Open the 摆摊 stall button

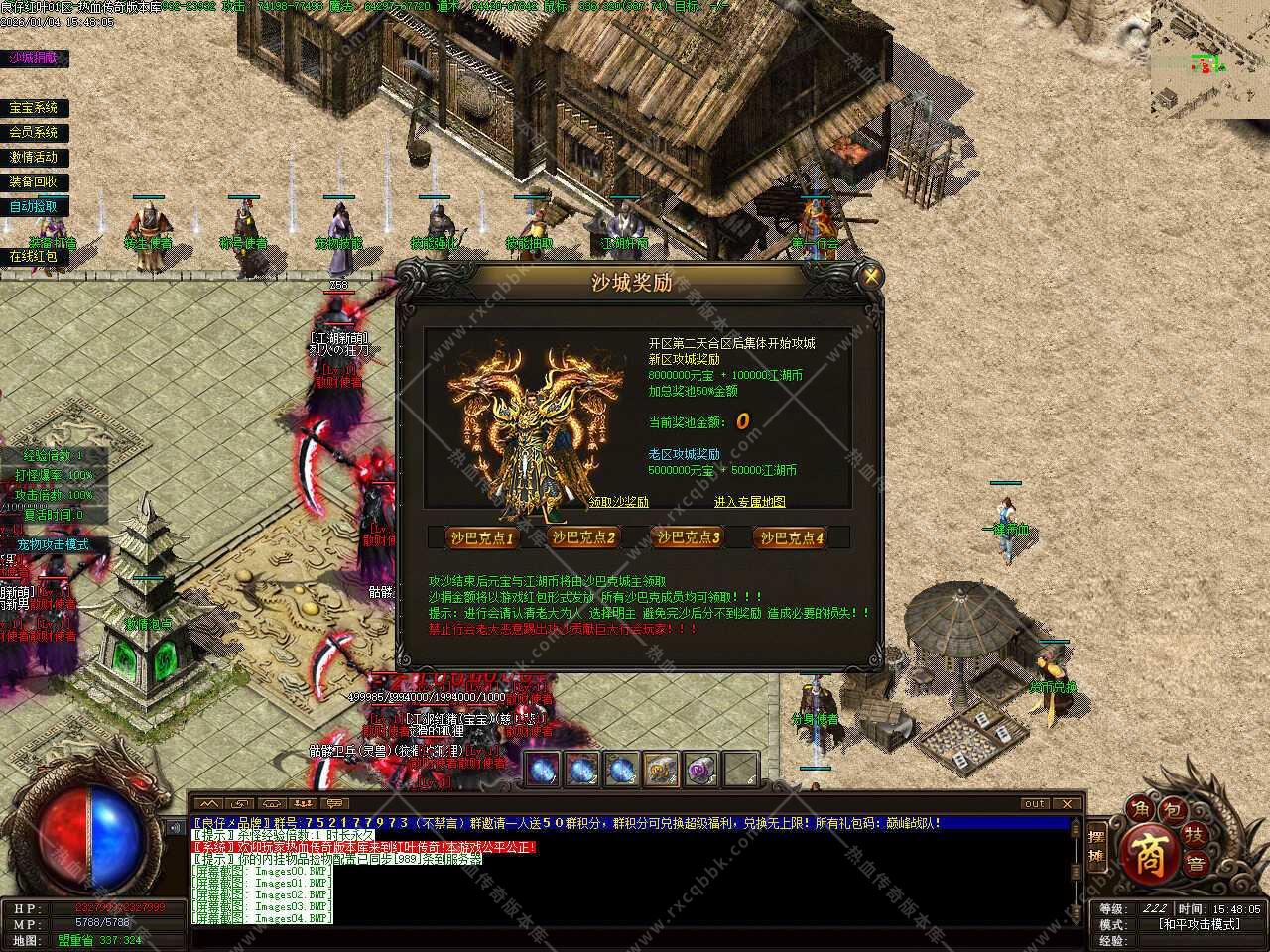coord(1096,847)
